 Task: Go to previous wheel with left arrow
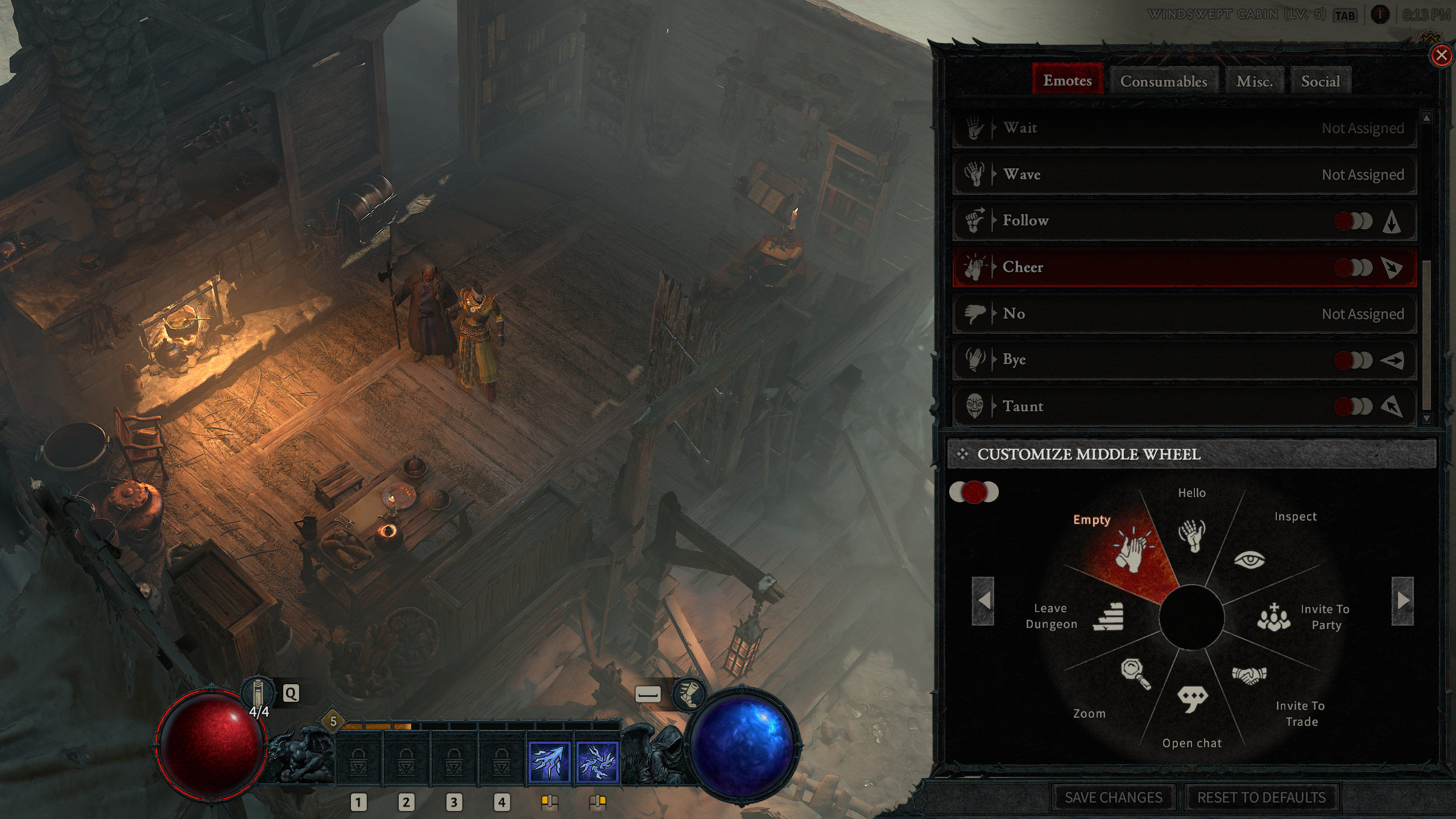click(x=983, y=601)
